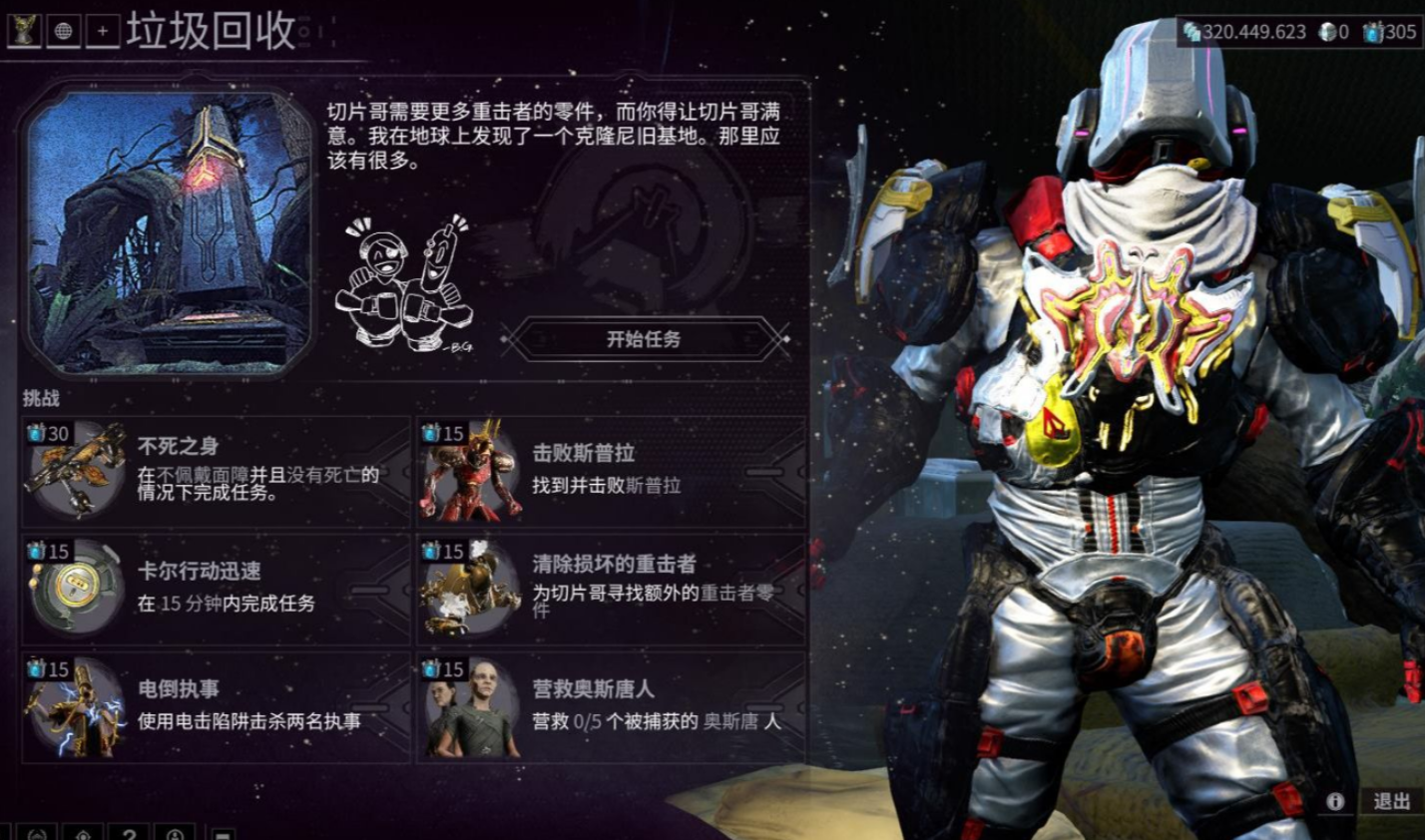Open the globe icon in the header
The height and width of the screenshot is (840, 1425).
click(x=64, y=30)
